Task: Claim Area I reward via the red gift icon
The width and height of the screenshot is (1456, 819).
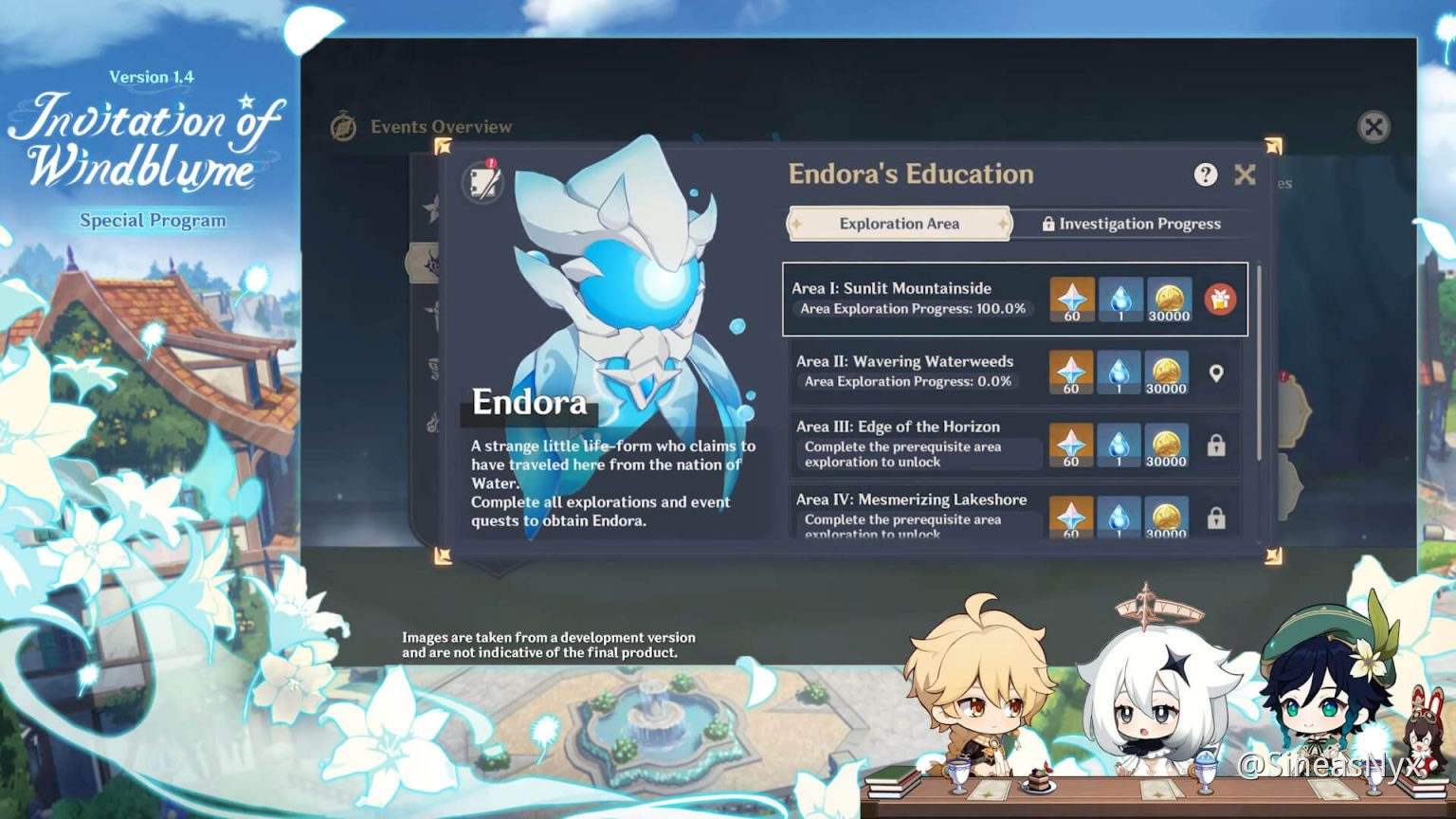Action: [x=1222, y=300]
